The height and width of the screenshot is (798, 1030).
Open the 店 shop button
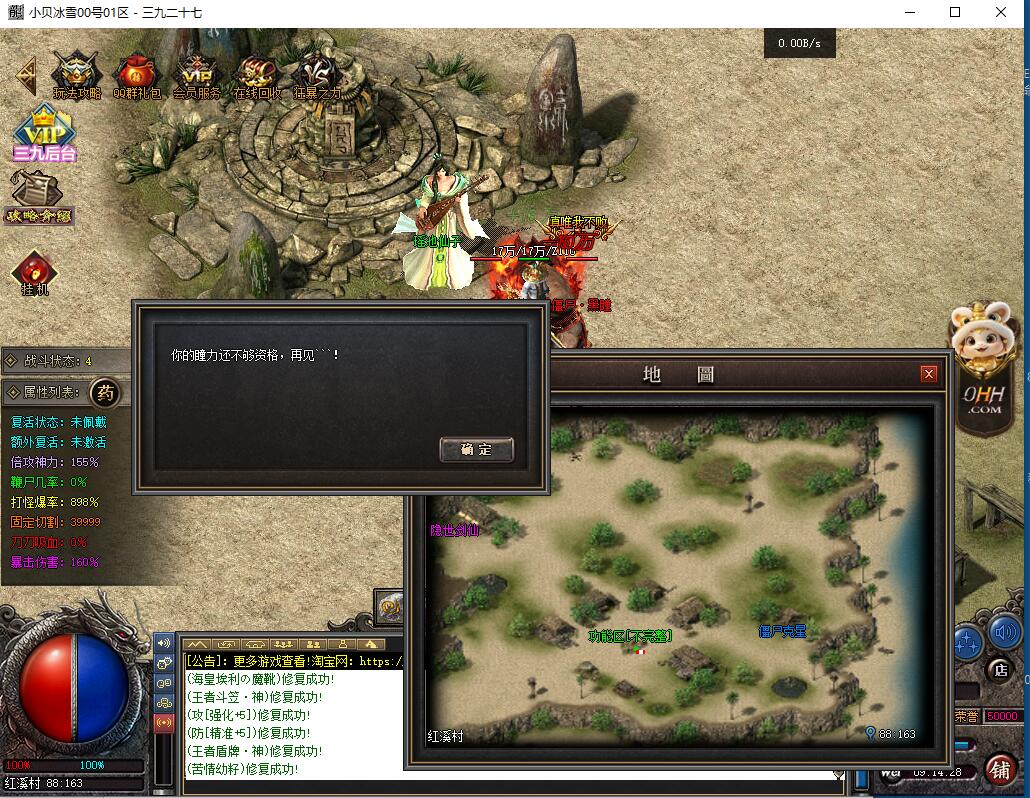pos(997,668)
